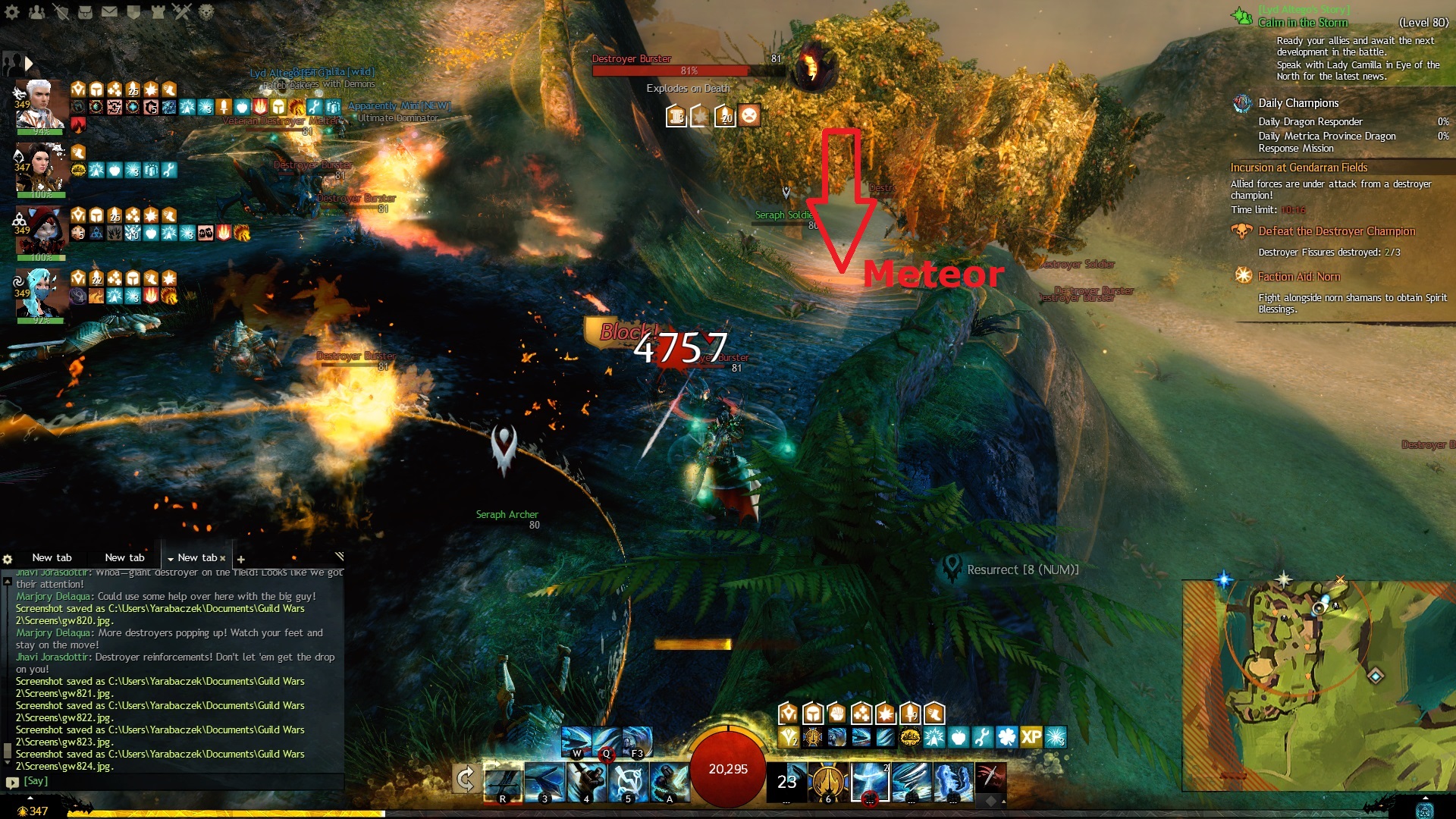Open the inventory bag icon
Image resolution: width=1456 pixels, height=819 pixels.
(85, 11)
